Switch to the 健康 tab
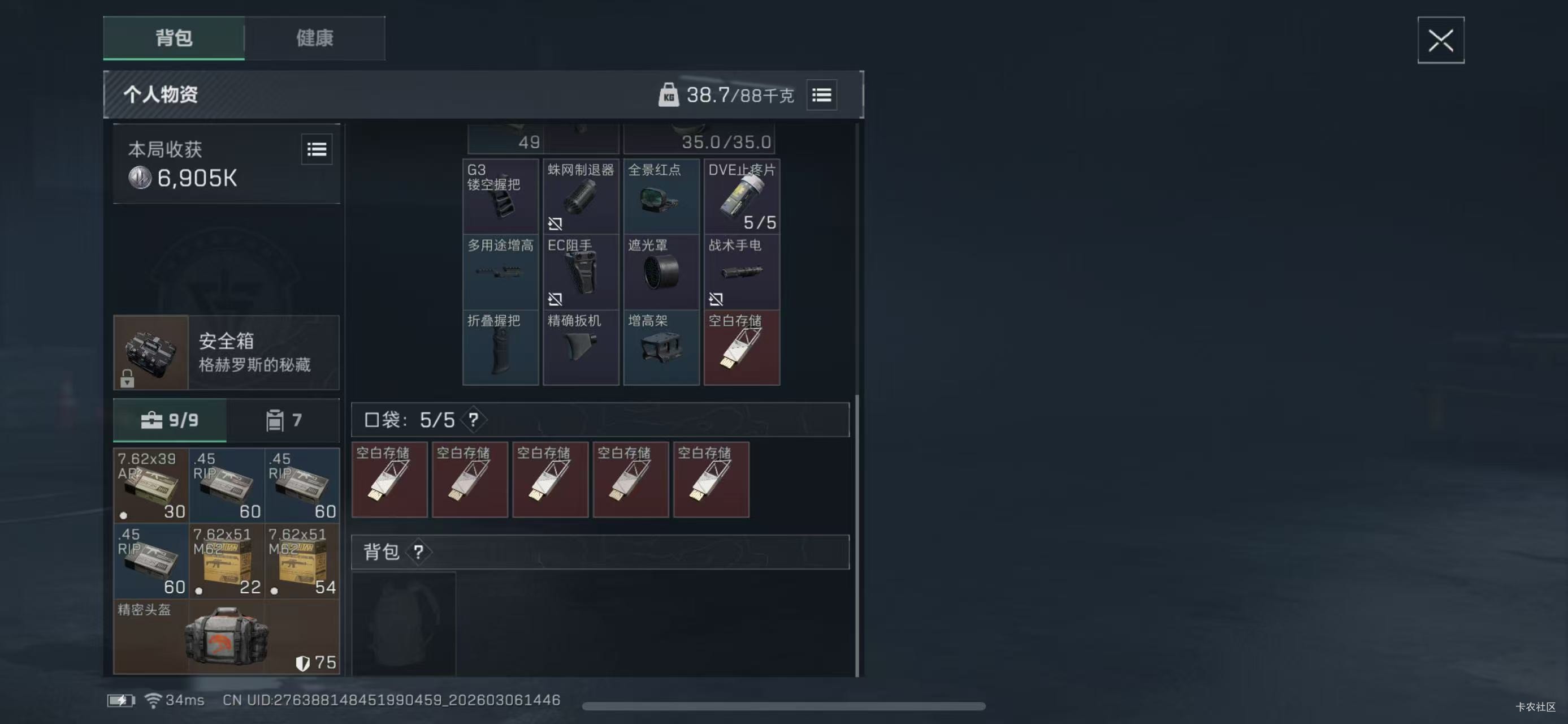The height and width of the screenshot is (724, 1568). [x=314, y=38]
